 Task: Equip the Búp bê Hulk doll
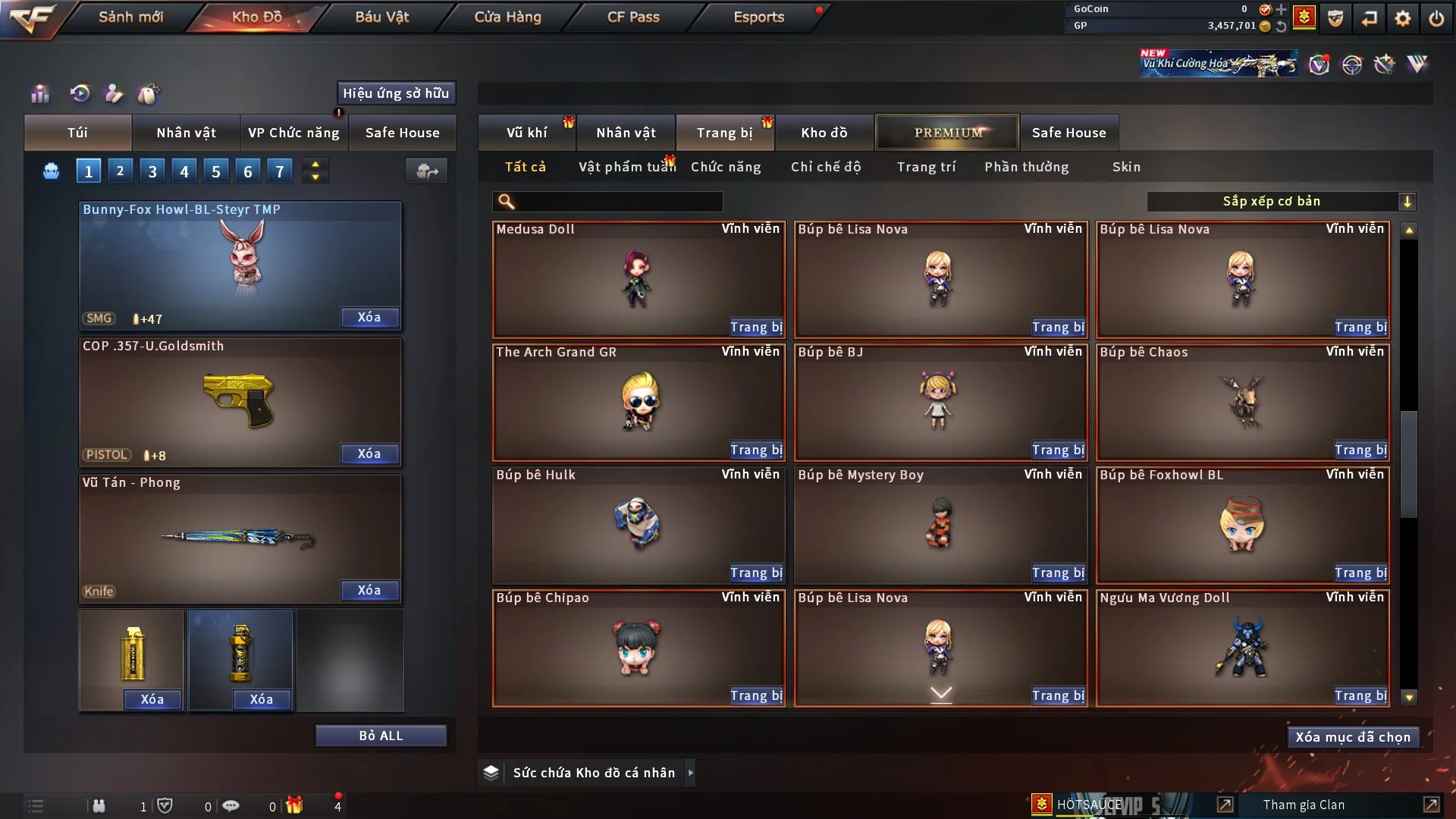tap(755, 573)
